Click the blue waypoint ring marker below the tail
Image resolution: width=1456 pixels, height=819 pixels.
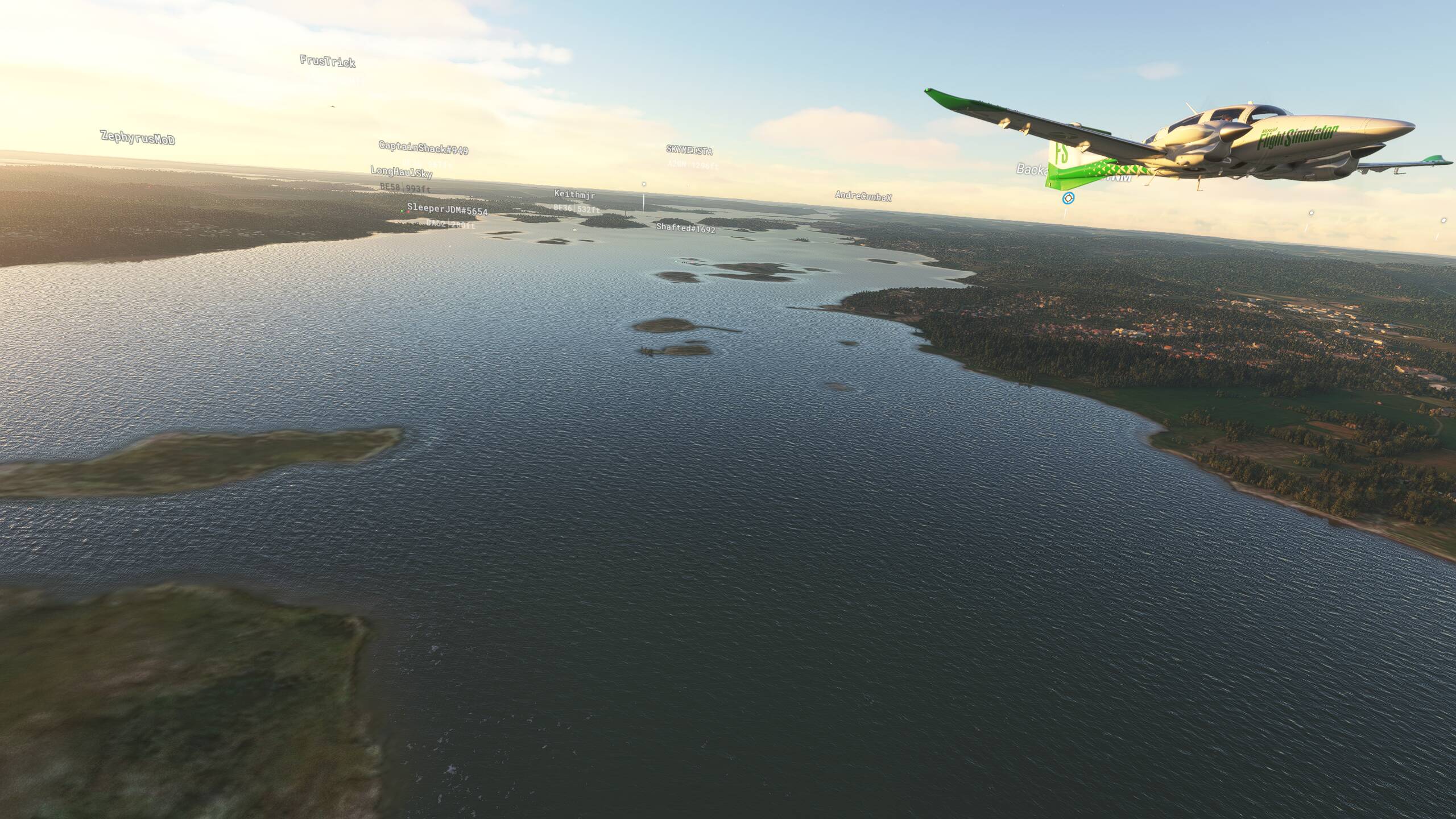click(x=1068, y=198)
